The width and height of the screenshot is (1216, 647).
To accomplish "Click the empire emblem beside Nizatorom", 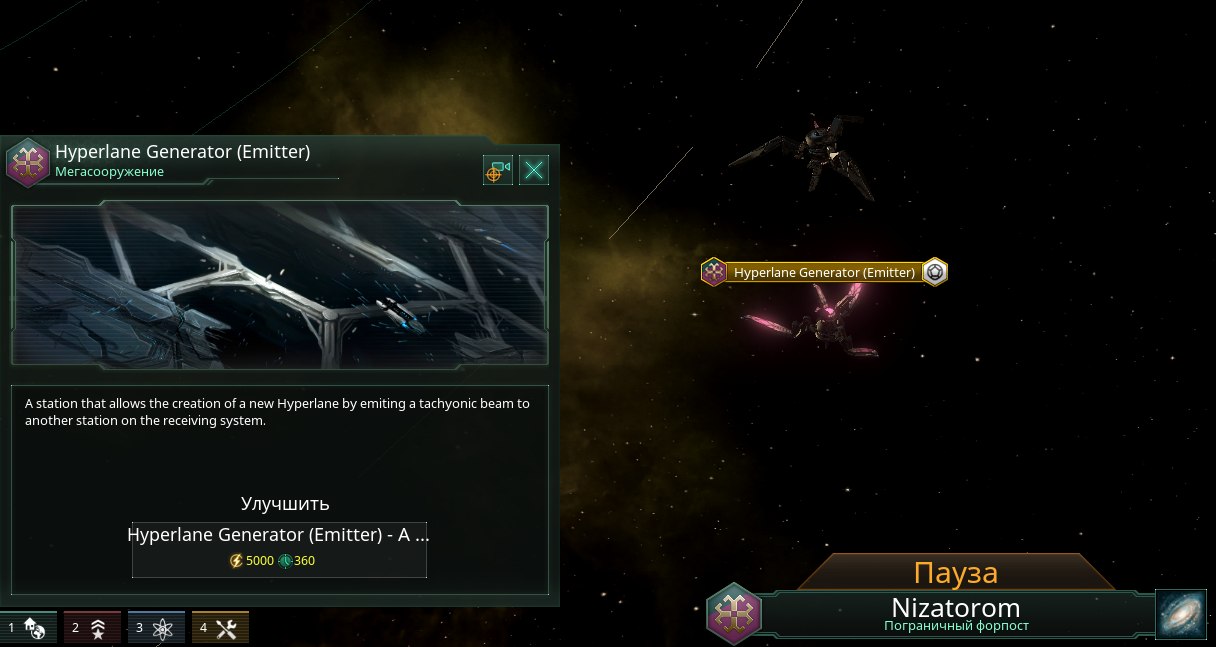I will tap(734, 612).
